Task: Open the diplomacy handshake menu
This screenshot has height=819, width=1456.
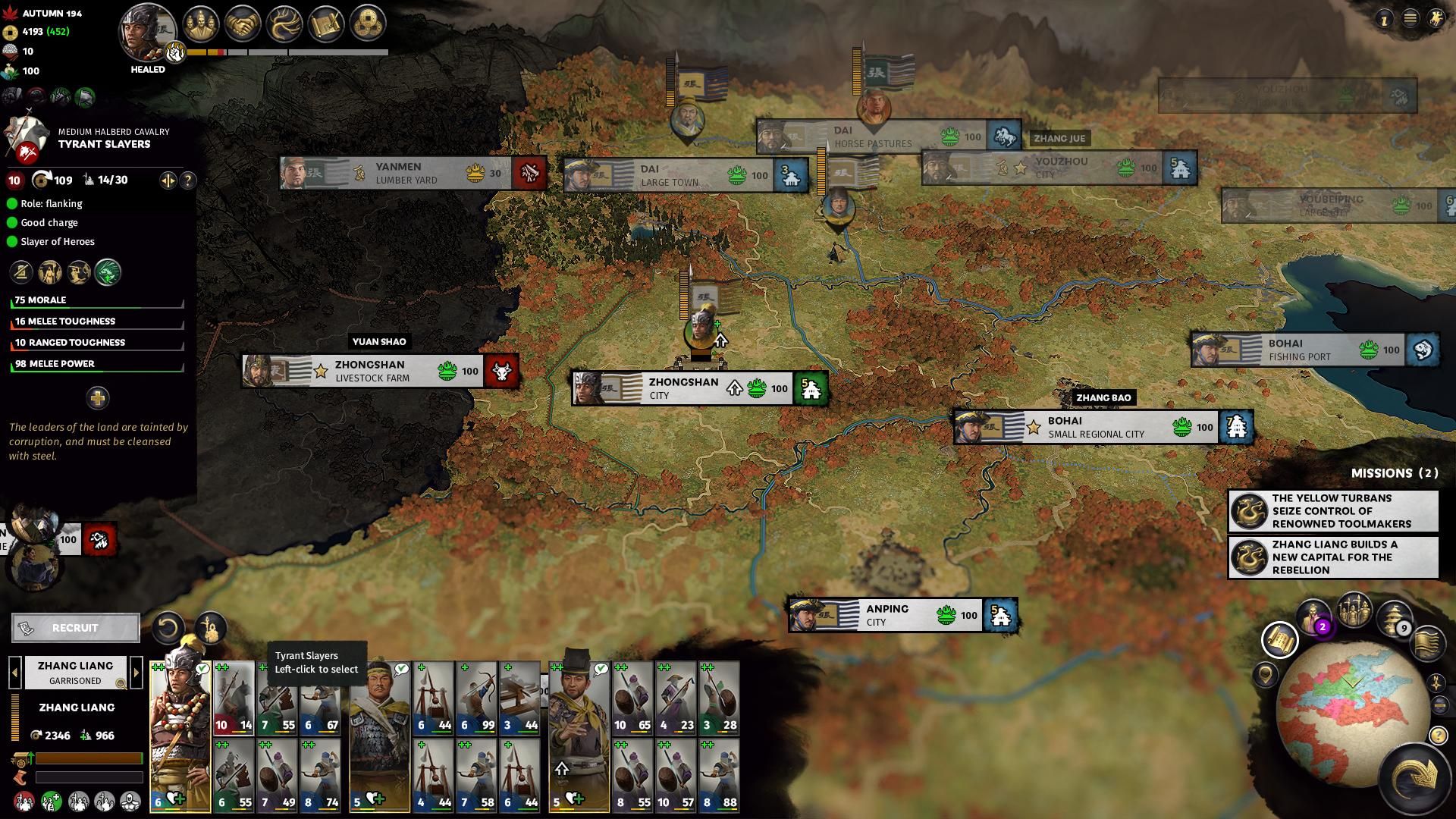Action: coord(243,24)
